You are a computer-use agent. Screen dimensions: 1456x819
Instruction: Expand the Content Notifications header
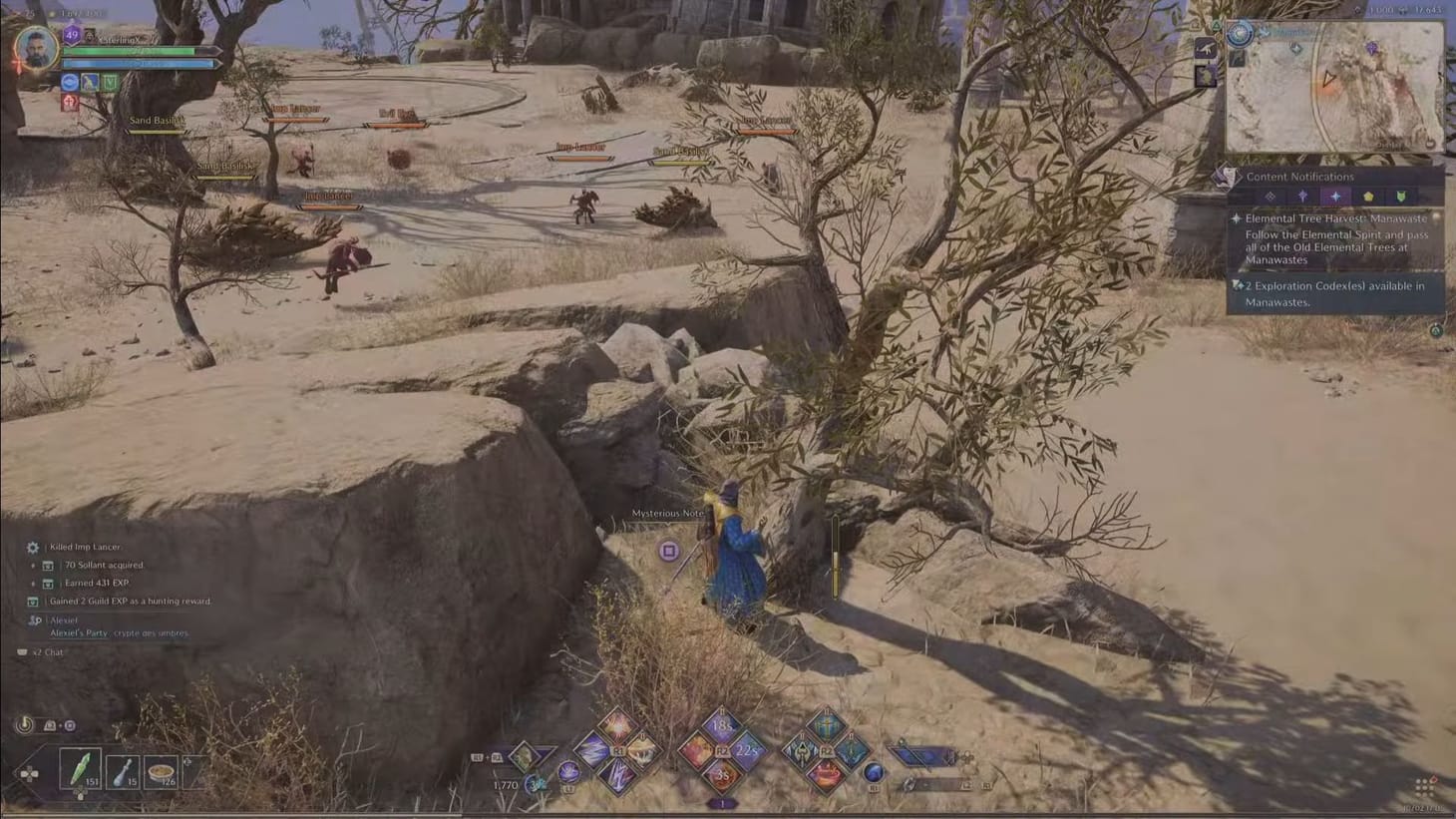pos(1298,177)
